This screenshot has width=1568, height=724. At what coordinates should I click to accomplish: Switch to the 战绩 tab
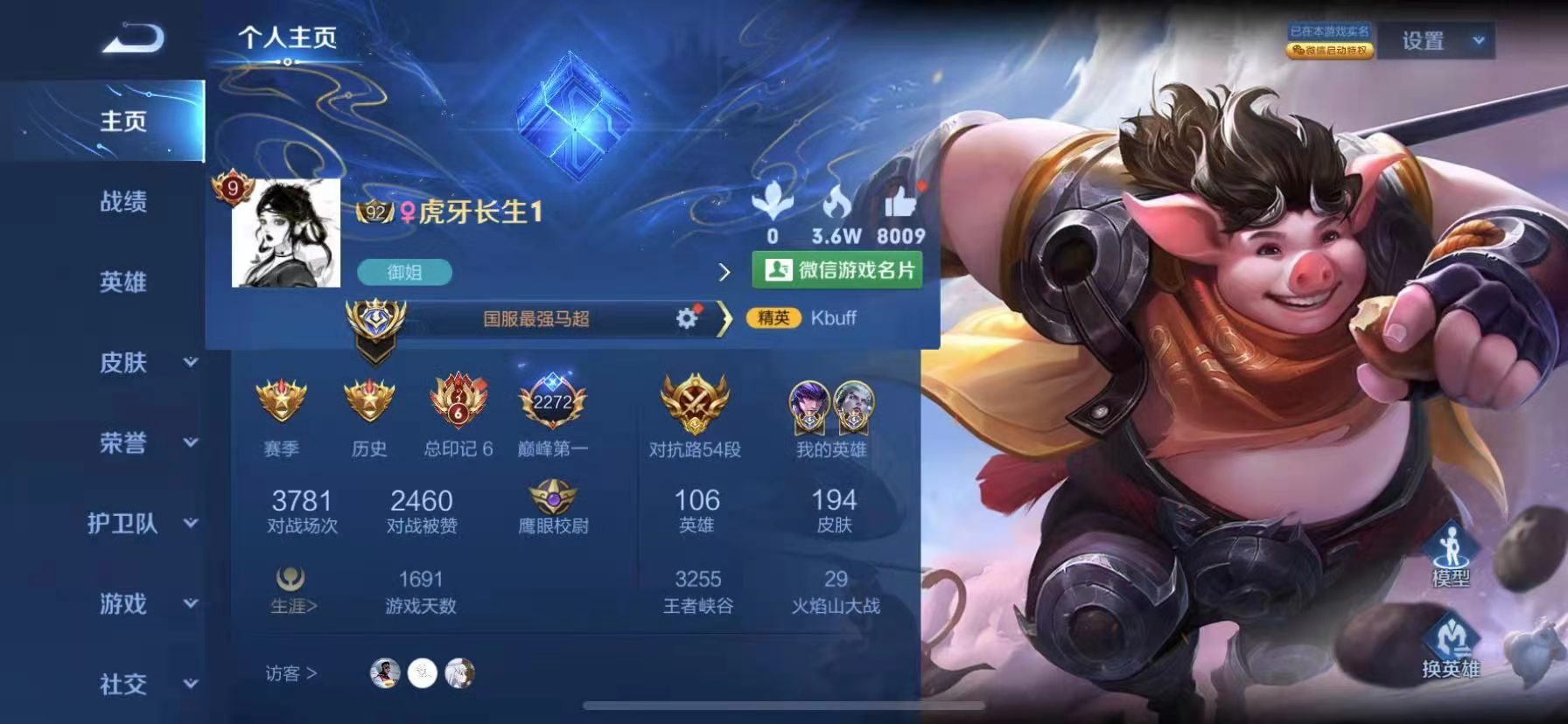pyautogui.click(x=121, y=203)
